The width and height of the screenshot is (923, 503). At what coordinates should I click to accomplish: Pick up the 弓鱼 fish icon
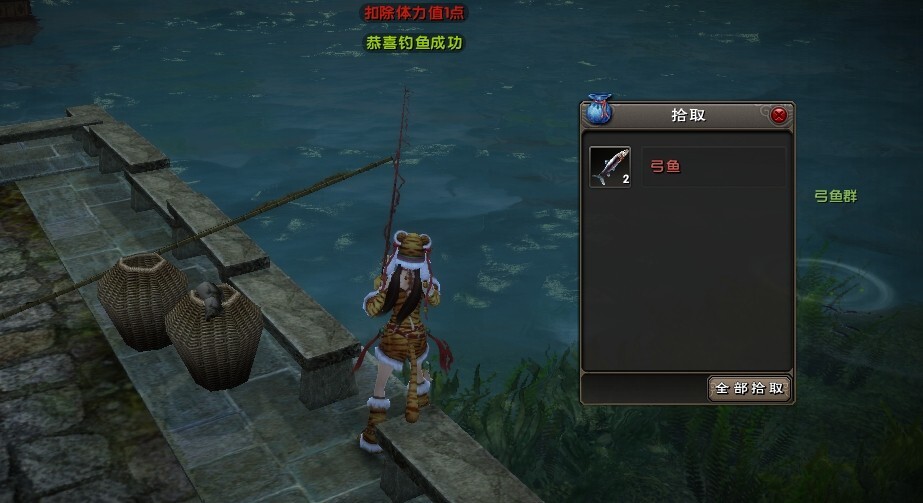pyautogui.click(x=609, y=167)
